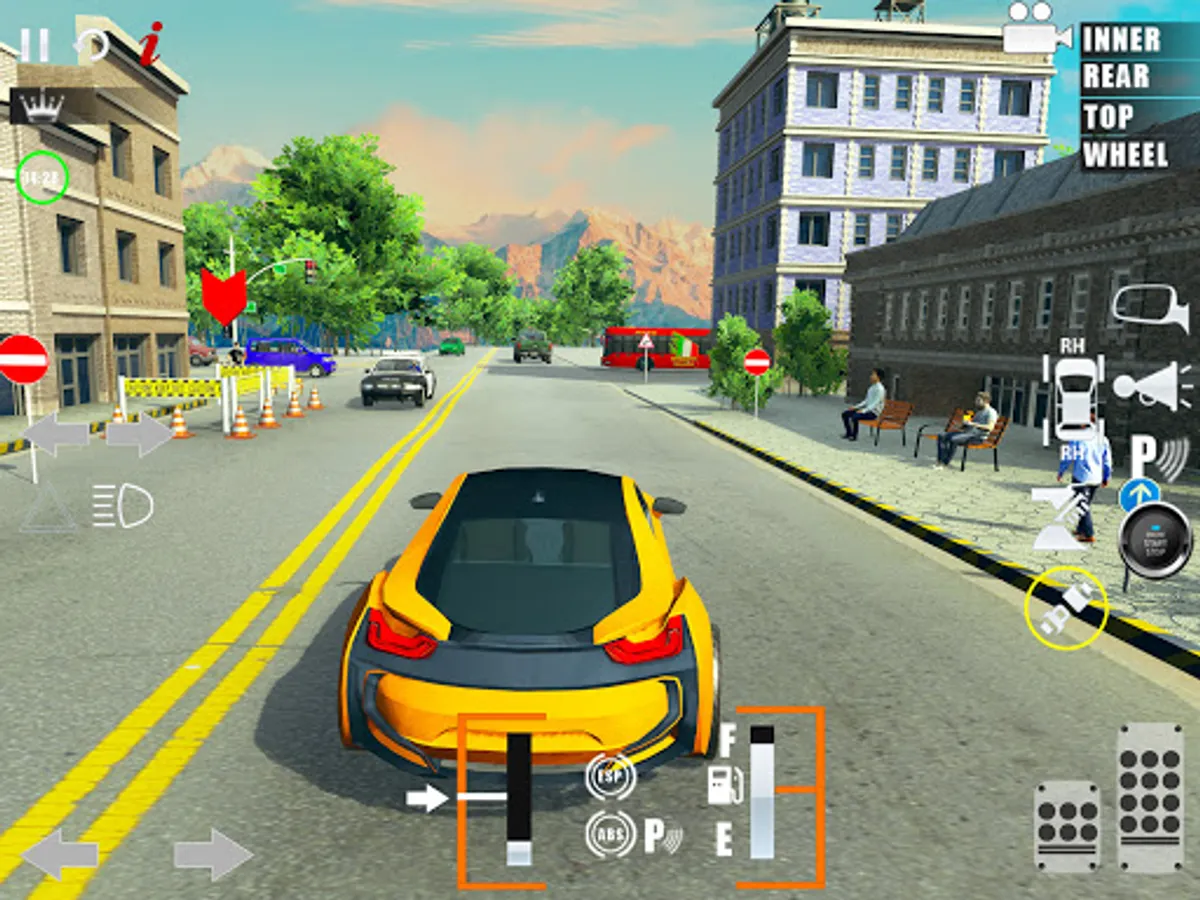Click the crown icon
Viewport: 1200px width, 900px height.
41,107
